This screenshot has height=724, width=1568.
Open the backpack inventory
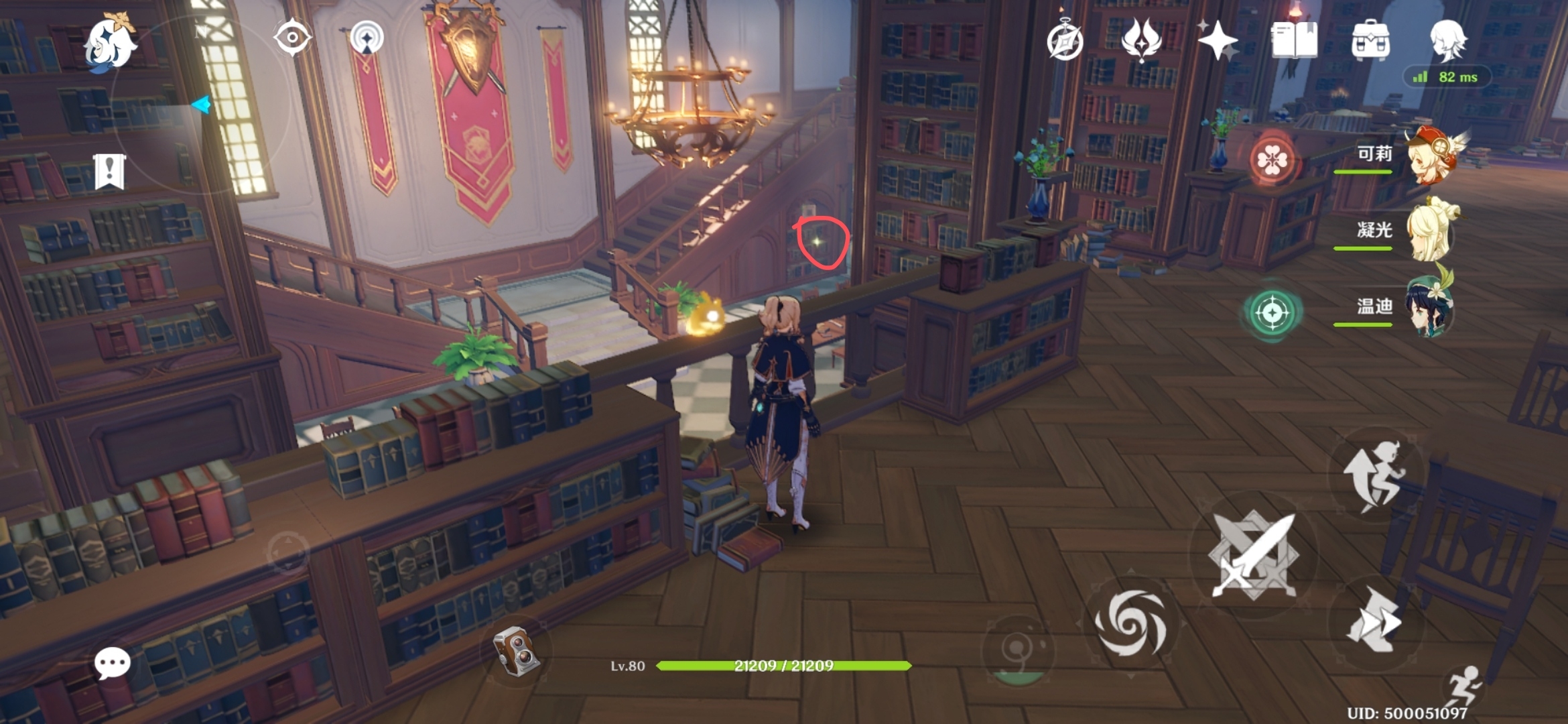[1370, 42]
